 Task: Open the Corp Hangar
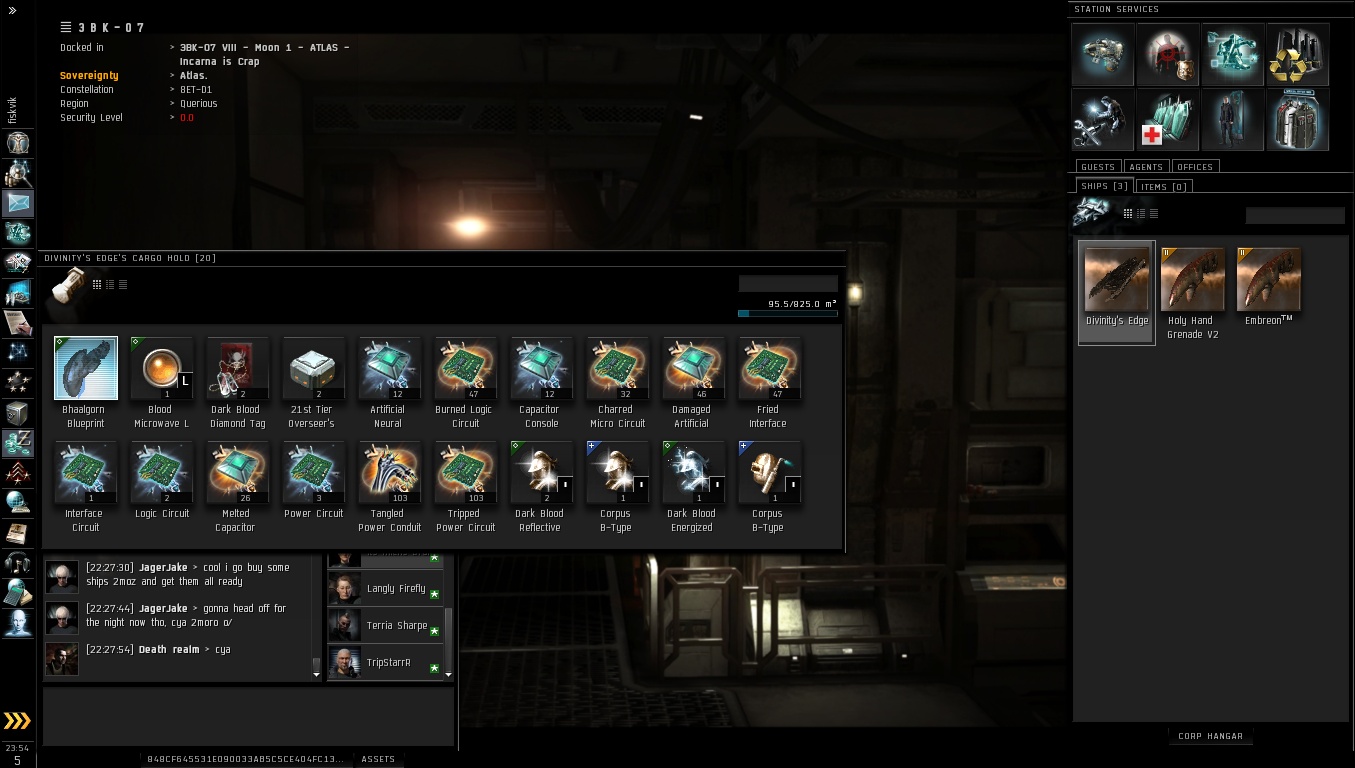point(1210,736)
